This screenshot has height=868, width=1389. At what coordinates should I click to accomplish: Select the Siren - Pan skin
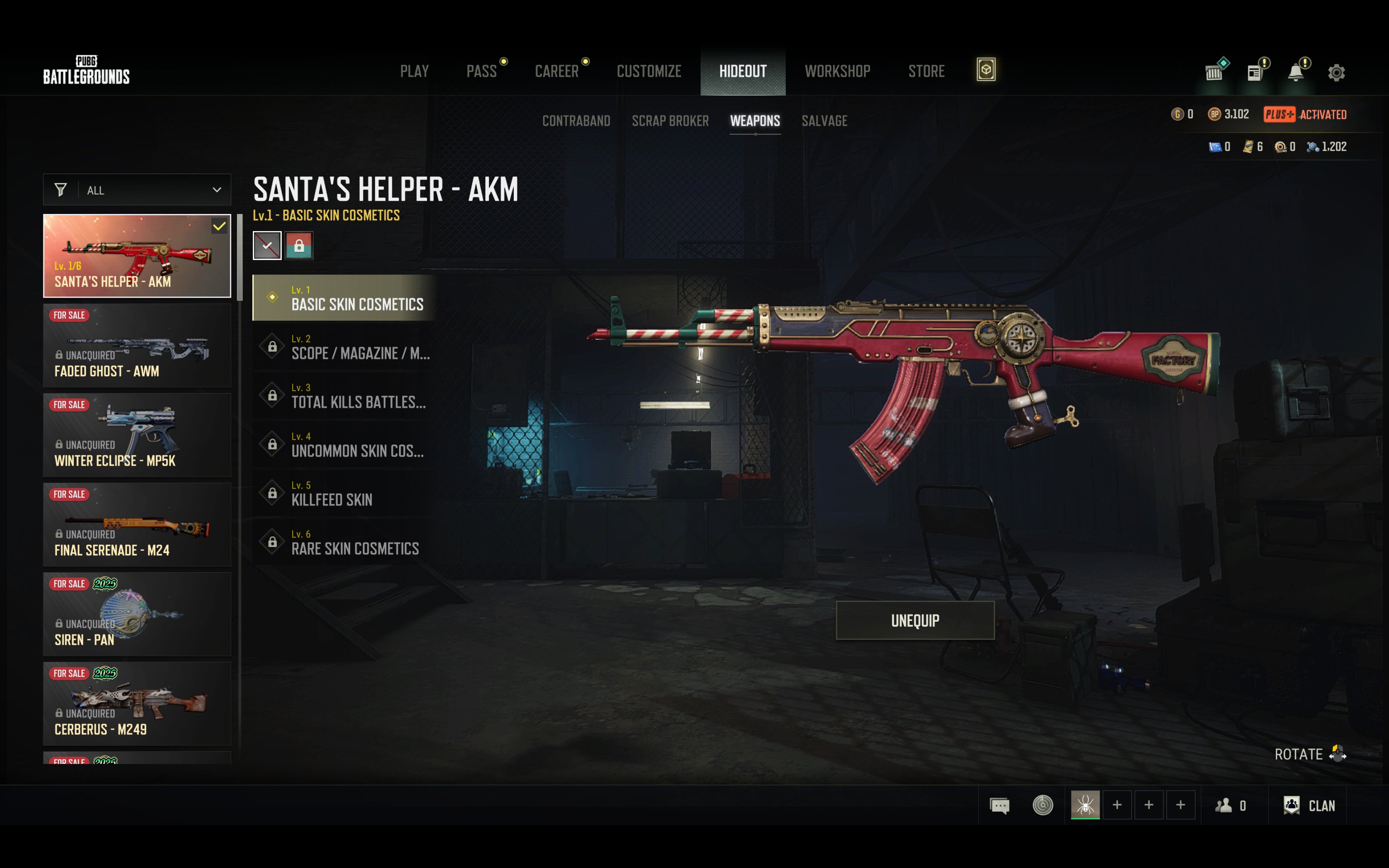tap(137, 614)
